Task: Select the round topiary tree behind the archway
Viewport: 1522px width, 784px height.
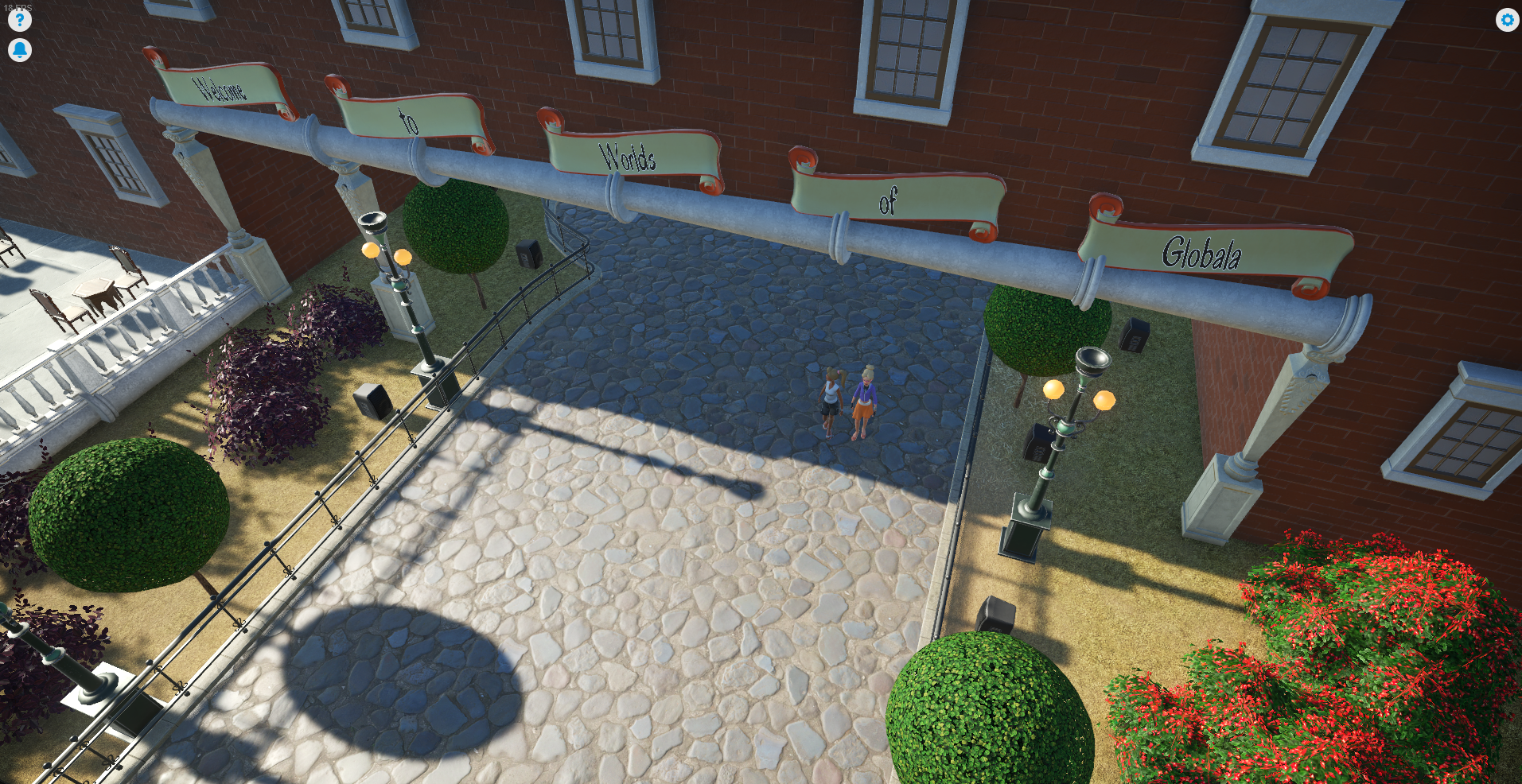Action: pos(456,223)
